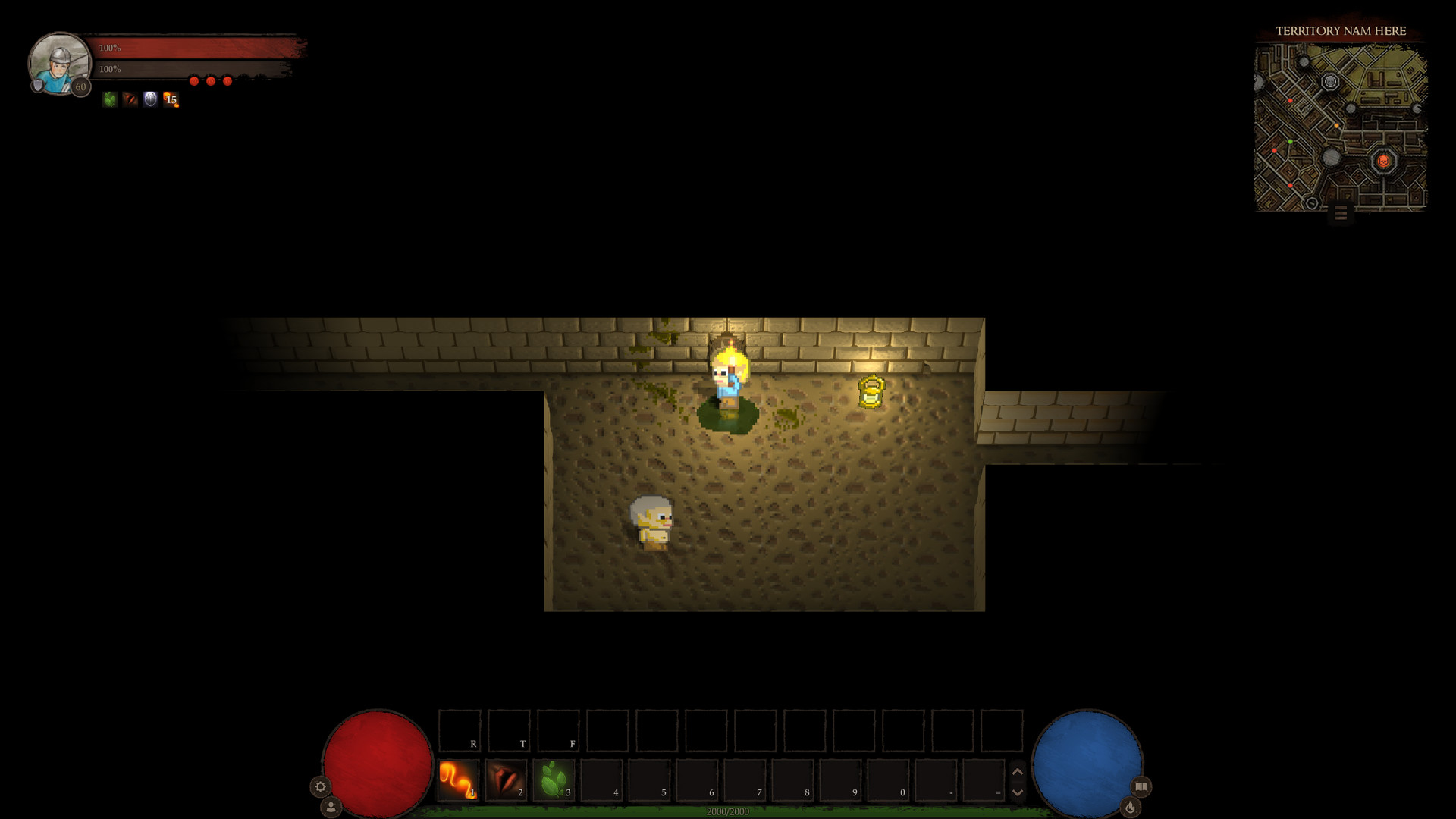The width and height of the screenshot is (1456, 819).
Task: Click the fire buff icon showing 15
Action: [169, 99]
